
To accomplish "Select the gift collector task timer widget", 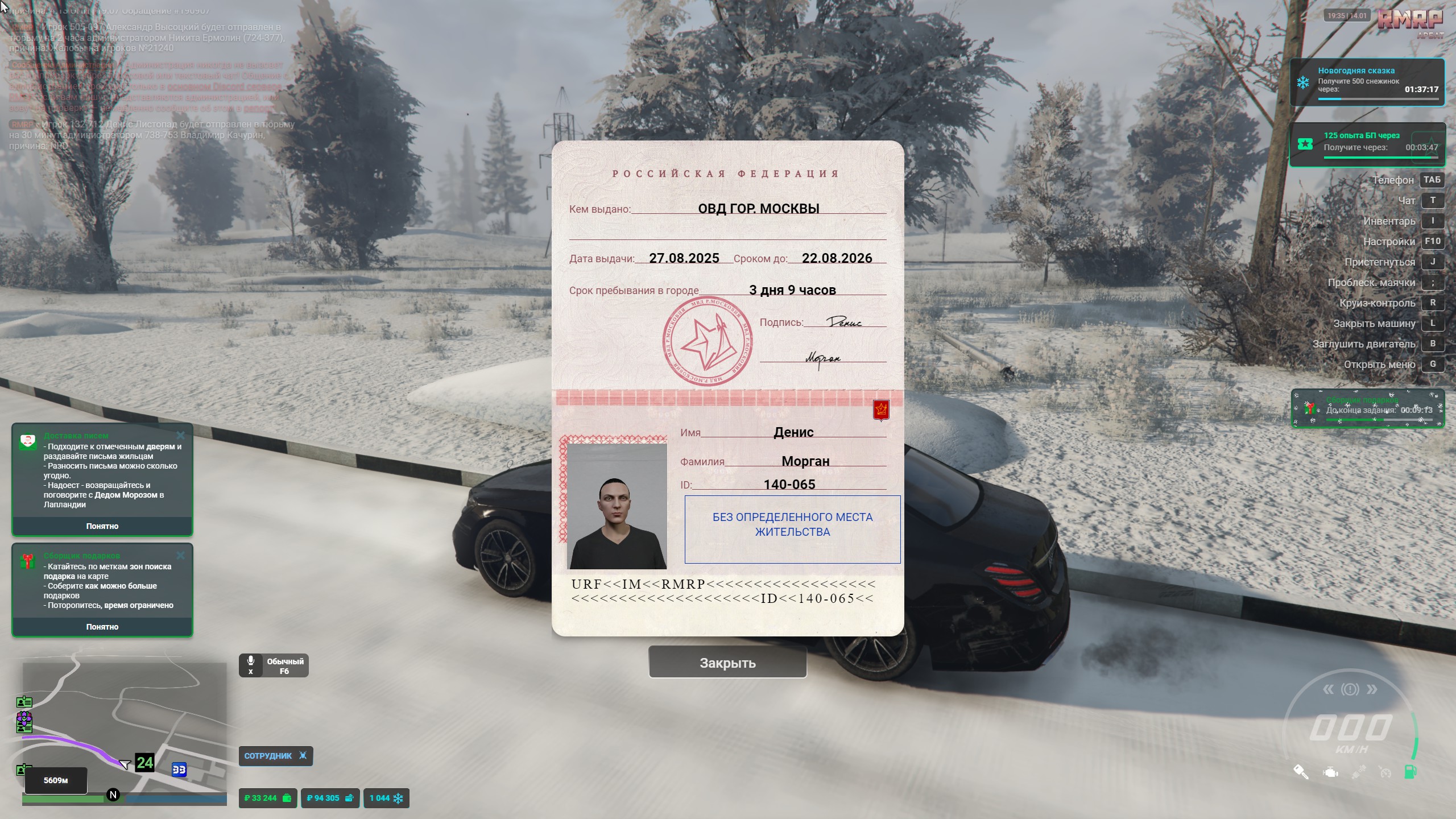I will point(1367,408).
